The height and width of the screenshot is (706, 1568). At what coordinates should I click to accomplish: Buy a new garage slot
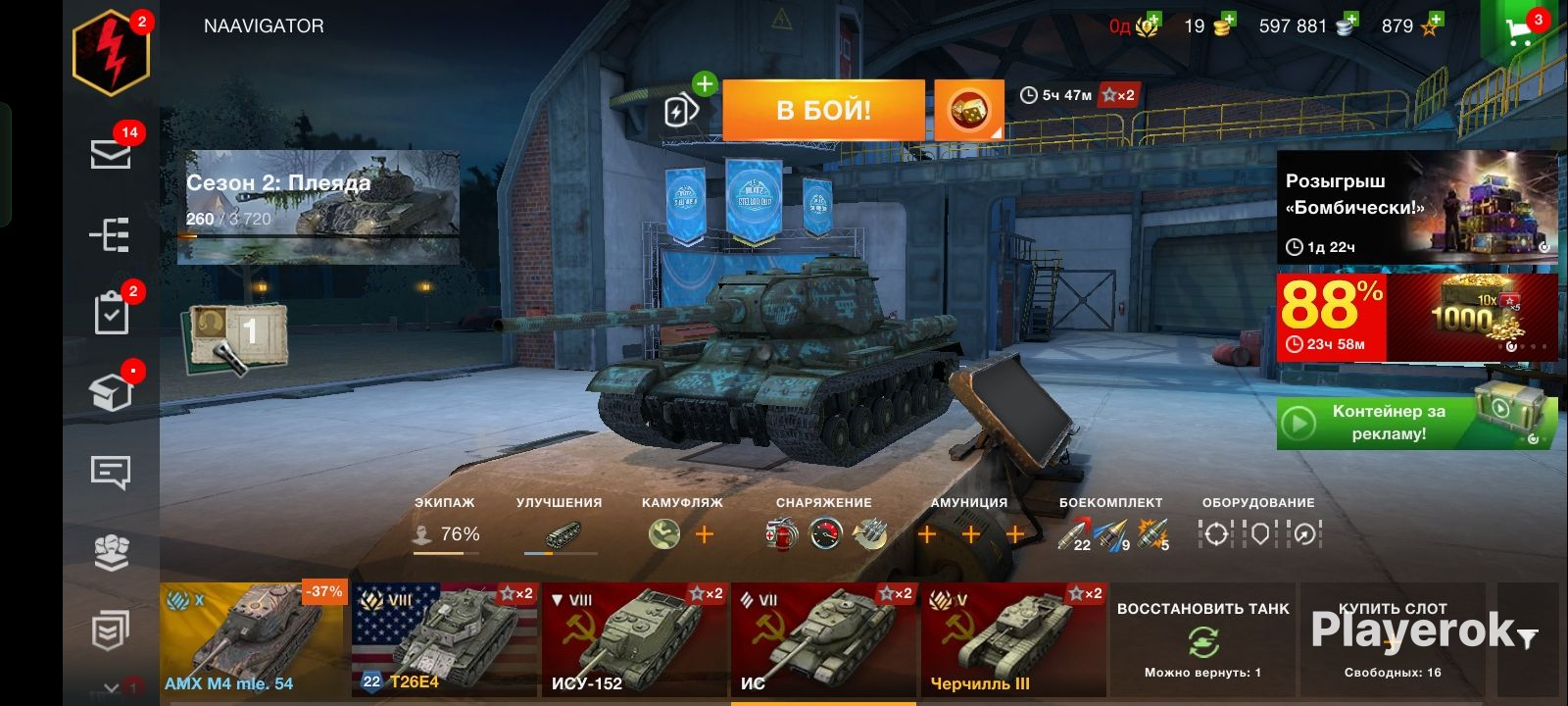pyautogui.click(x=1393, y=639)
